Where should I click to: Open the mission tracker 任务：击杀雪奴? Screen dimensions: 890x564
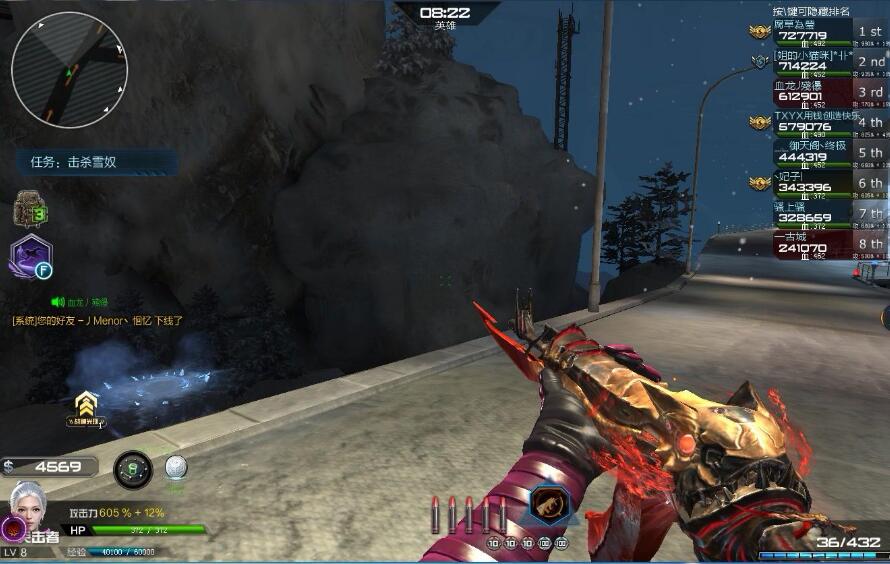click(x=96, y=161)
